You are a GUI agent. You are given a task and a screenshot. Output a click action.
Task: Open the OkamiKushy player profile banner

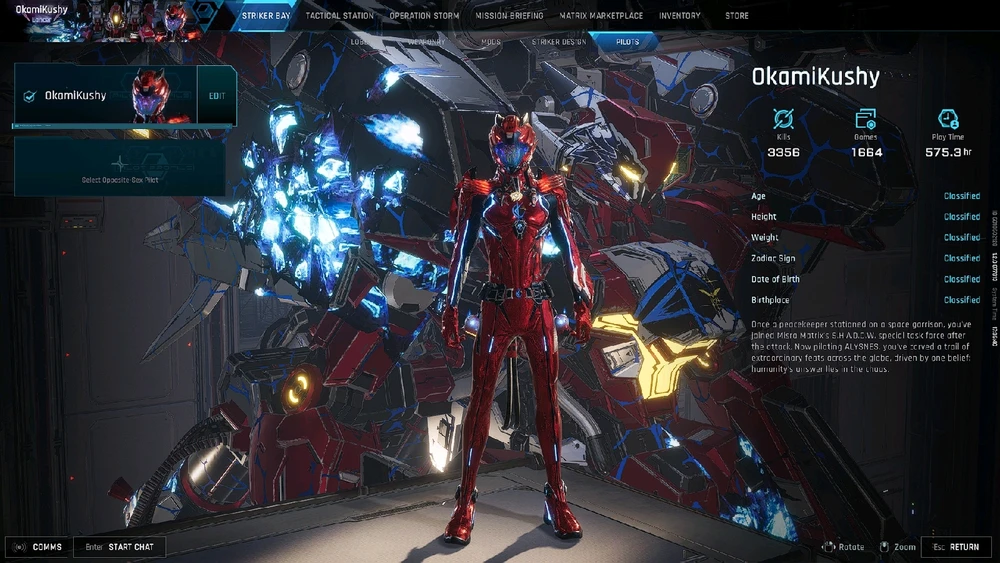pyautogui.click(x=60, y=16)
